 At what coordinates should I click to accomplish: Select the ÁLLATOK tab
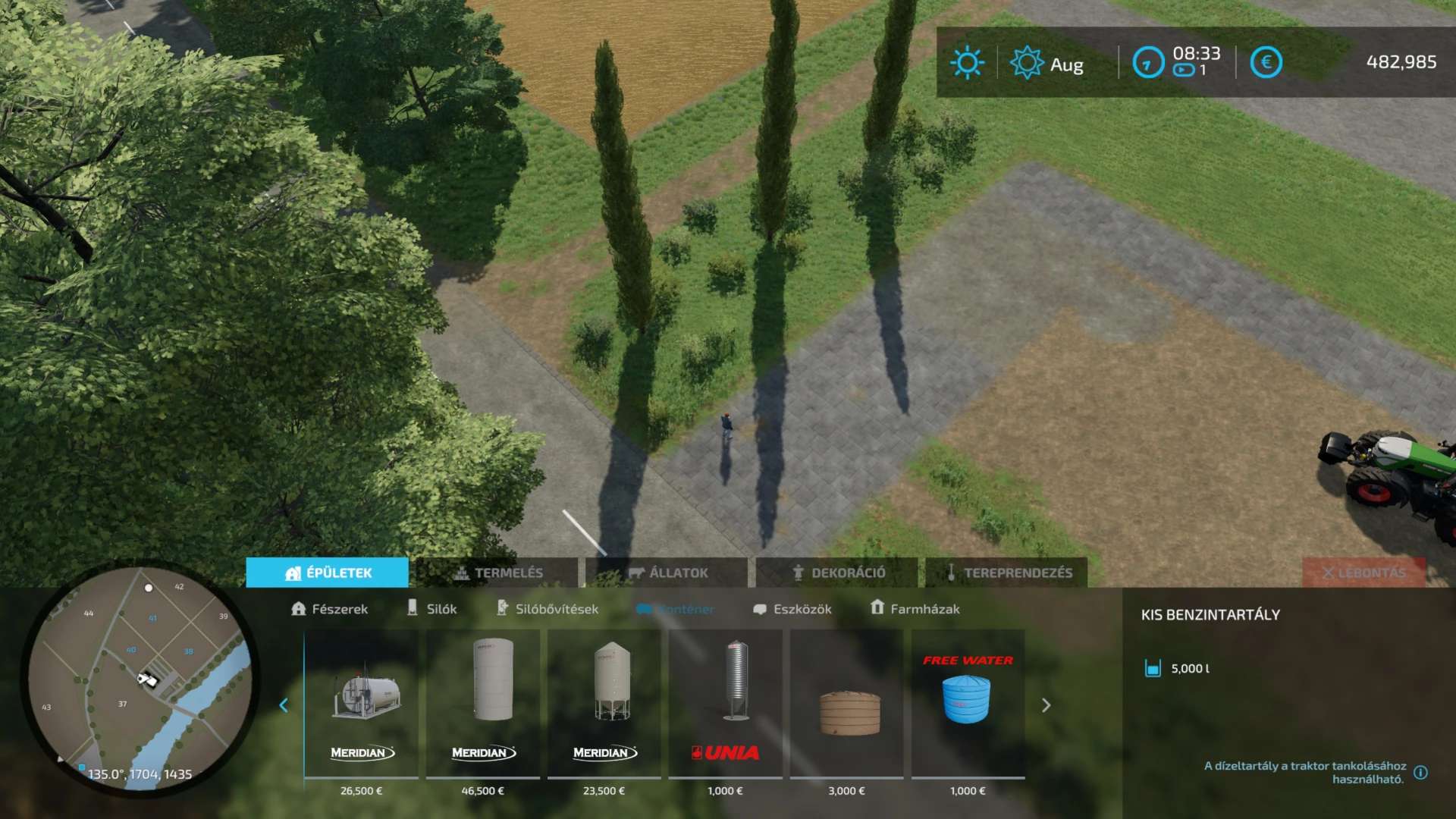[667, 573]
